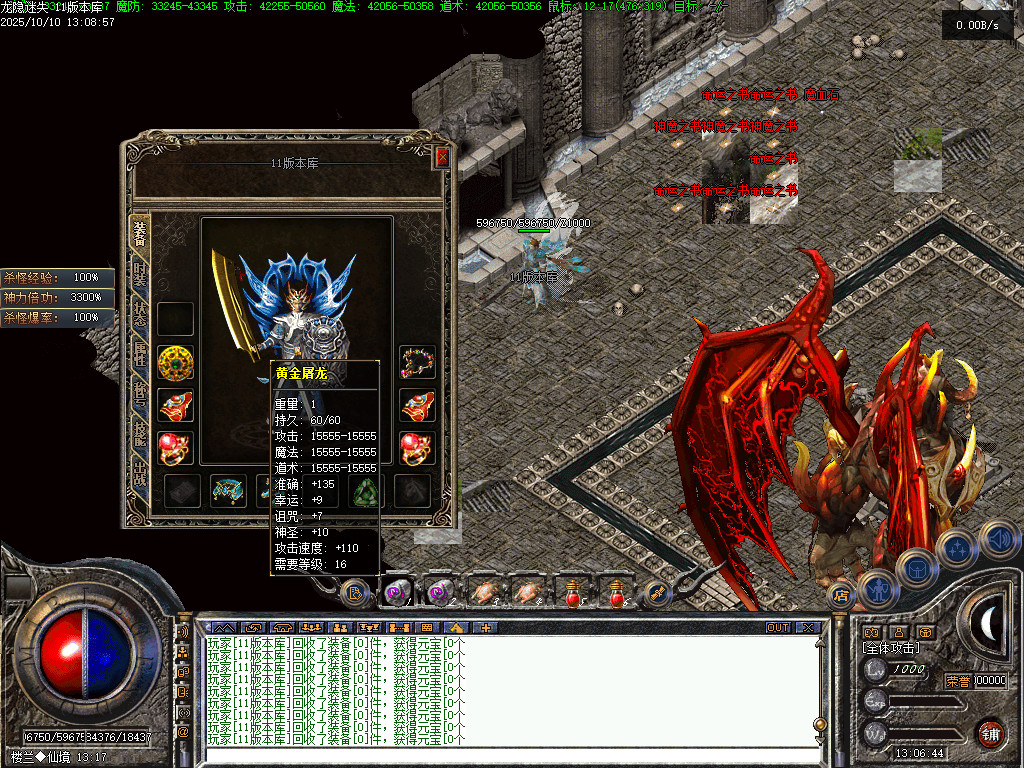
Task: Click the OUT button above chat
Action: tap(777, 628)
